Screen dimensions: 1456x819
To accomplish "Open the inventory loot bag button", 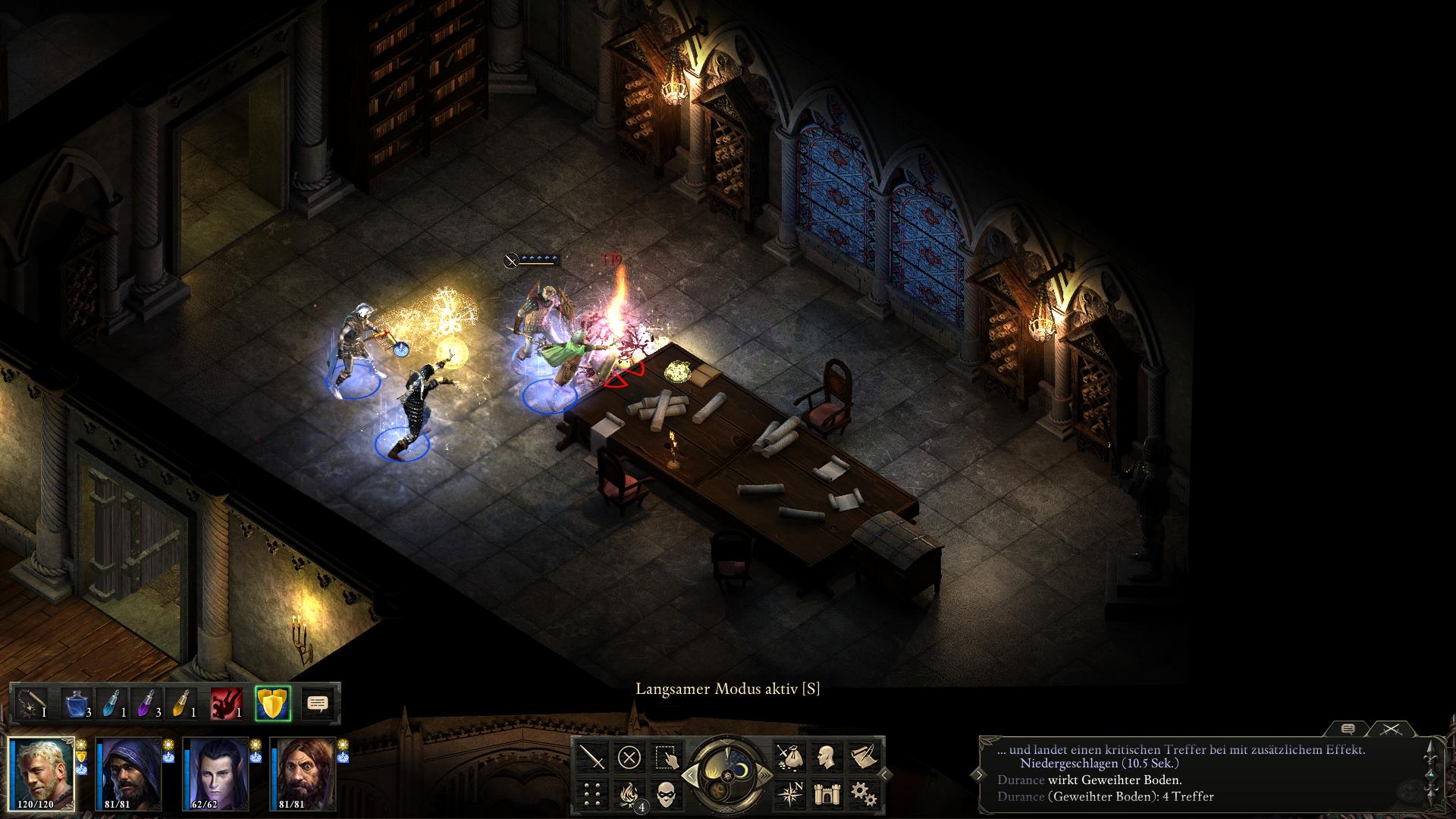I will coord(789,757).
